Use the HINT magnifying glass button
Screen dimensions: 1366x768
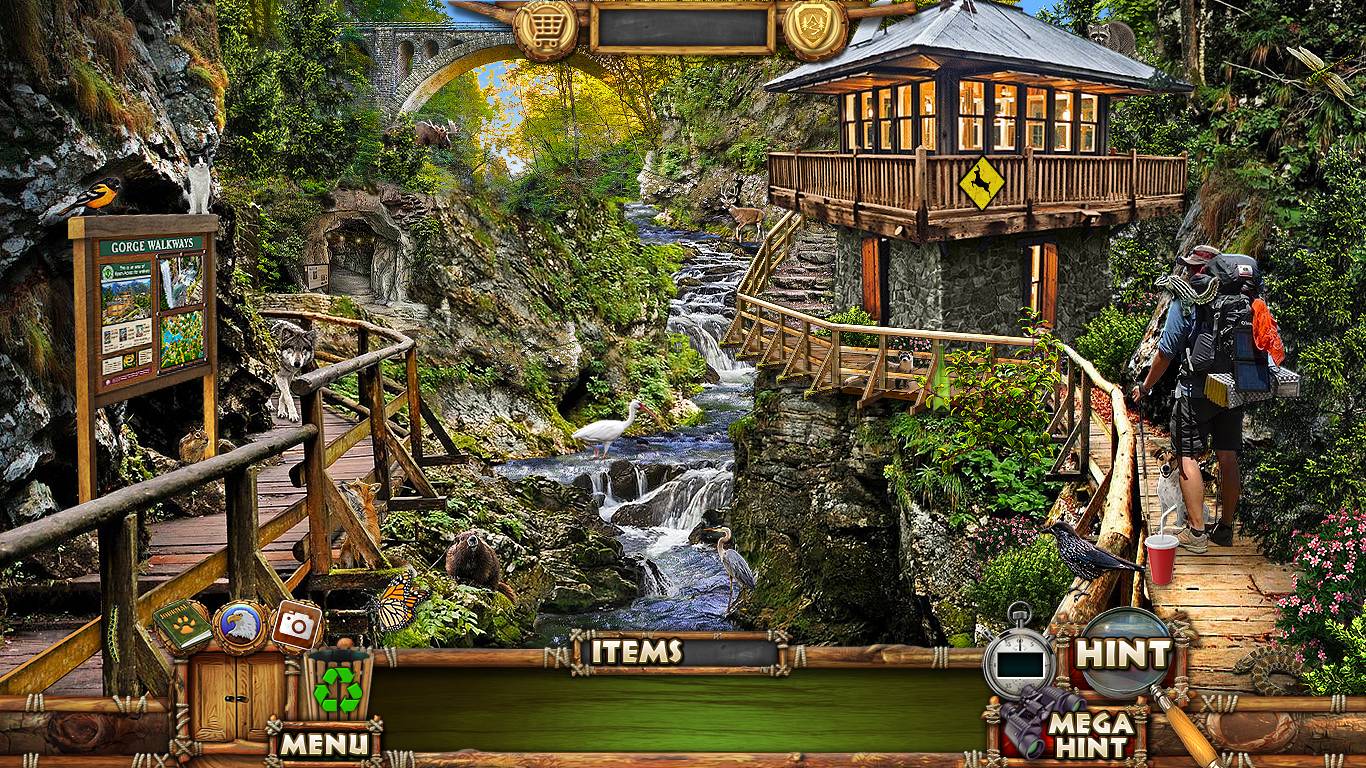tap(1122, 655)
